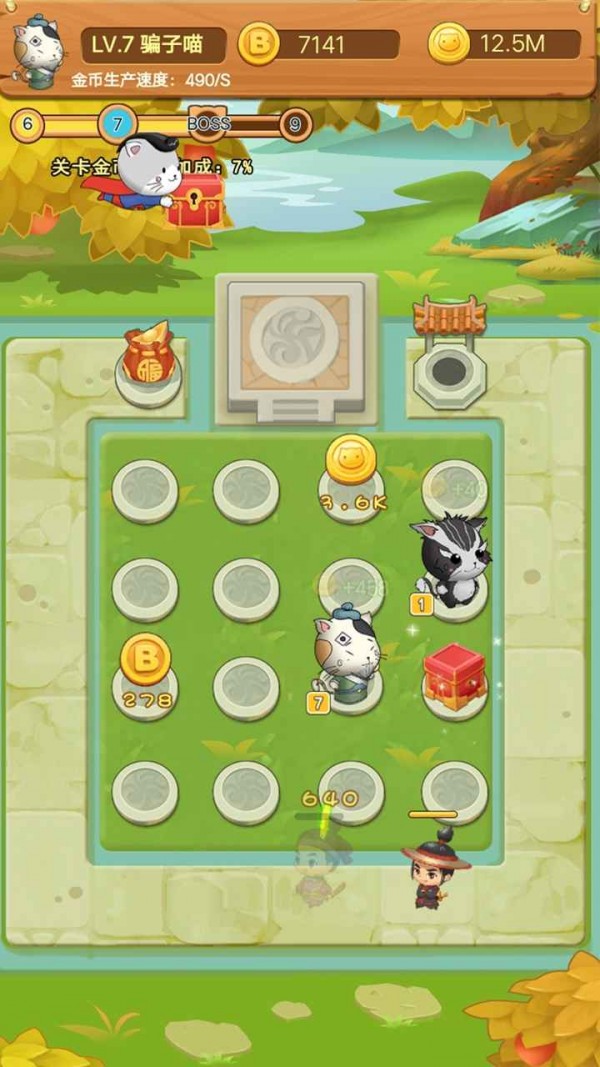Select the level 7 calico cat
600x1067 pixels.
[x=346, y=652]
